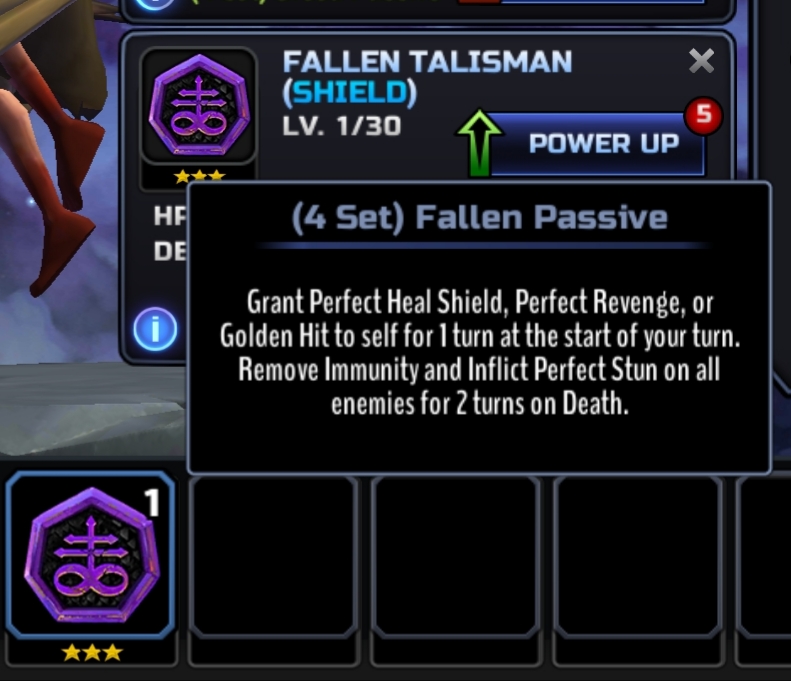Close the Fallen Talisman details panel

(x=702, y=62)
